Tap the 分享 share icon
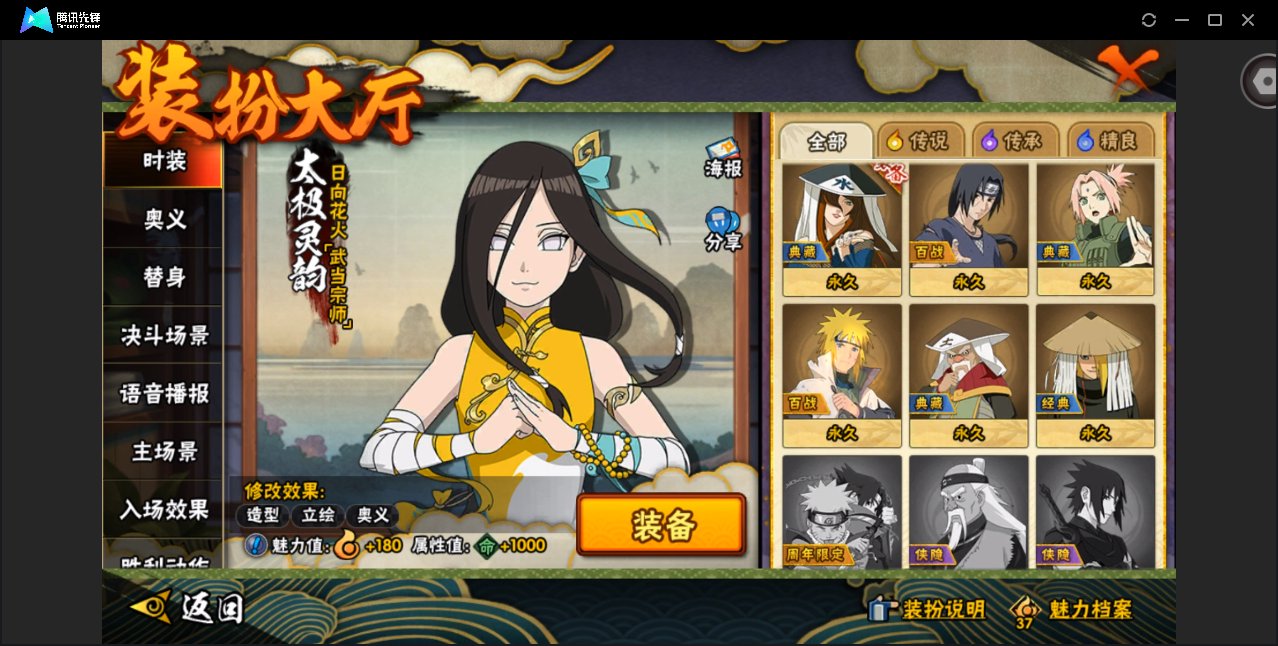 722,229
